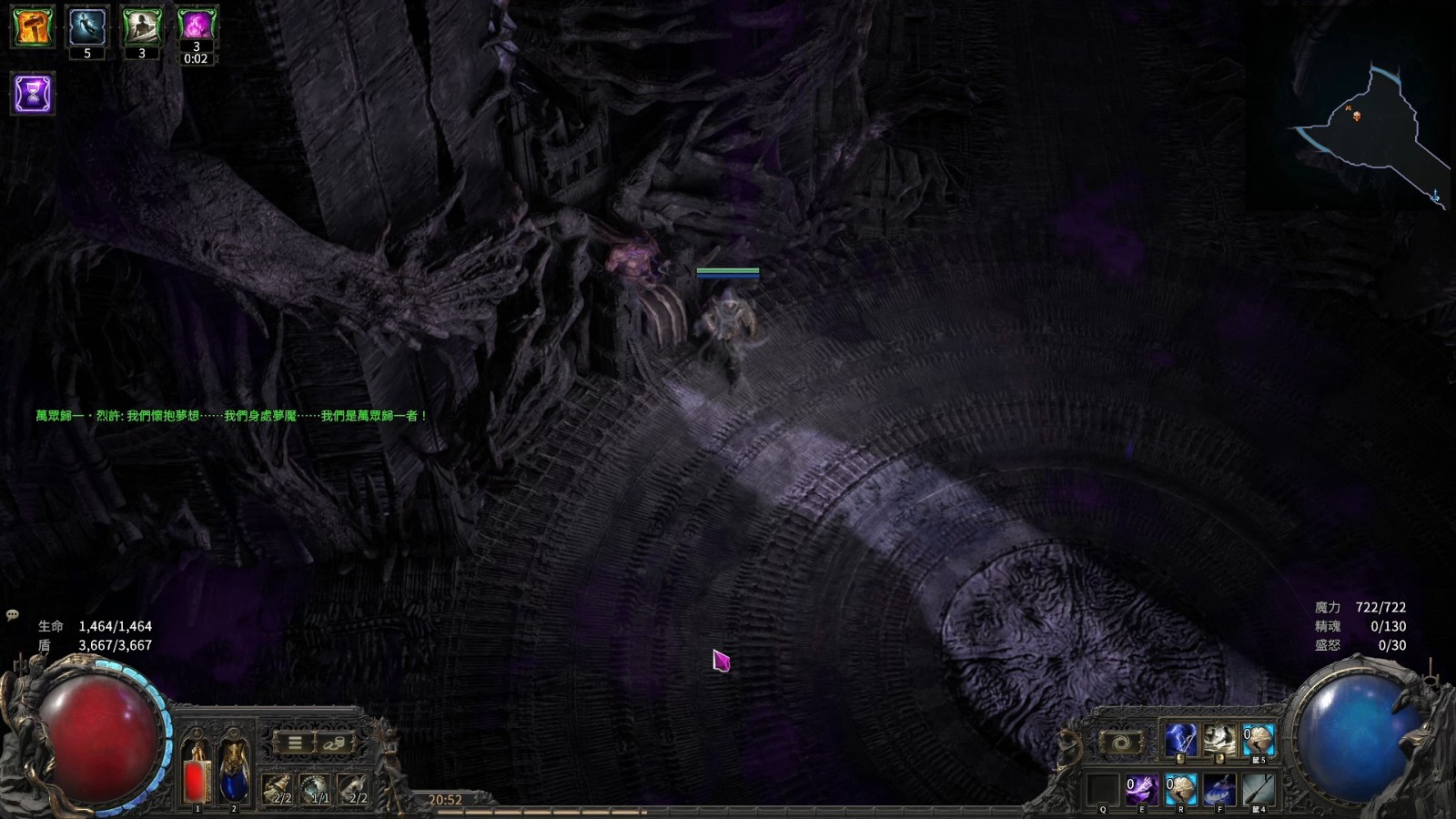The height and width of the screenshot is (819, 1456).
Task: Select the empty Q skill slot
Action: click(x=1103, y=790)
